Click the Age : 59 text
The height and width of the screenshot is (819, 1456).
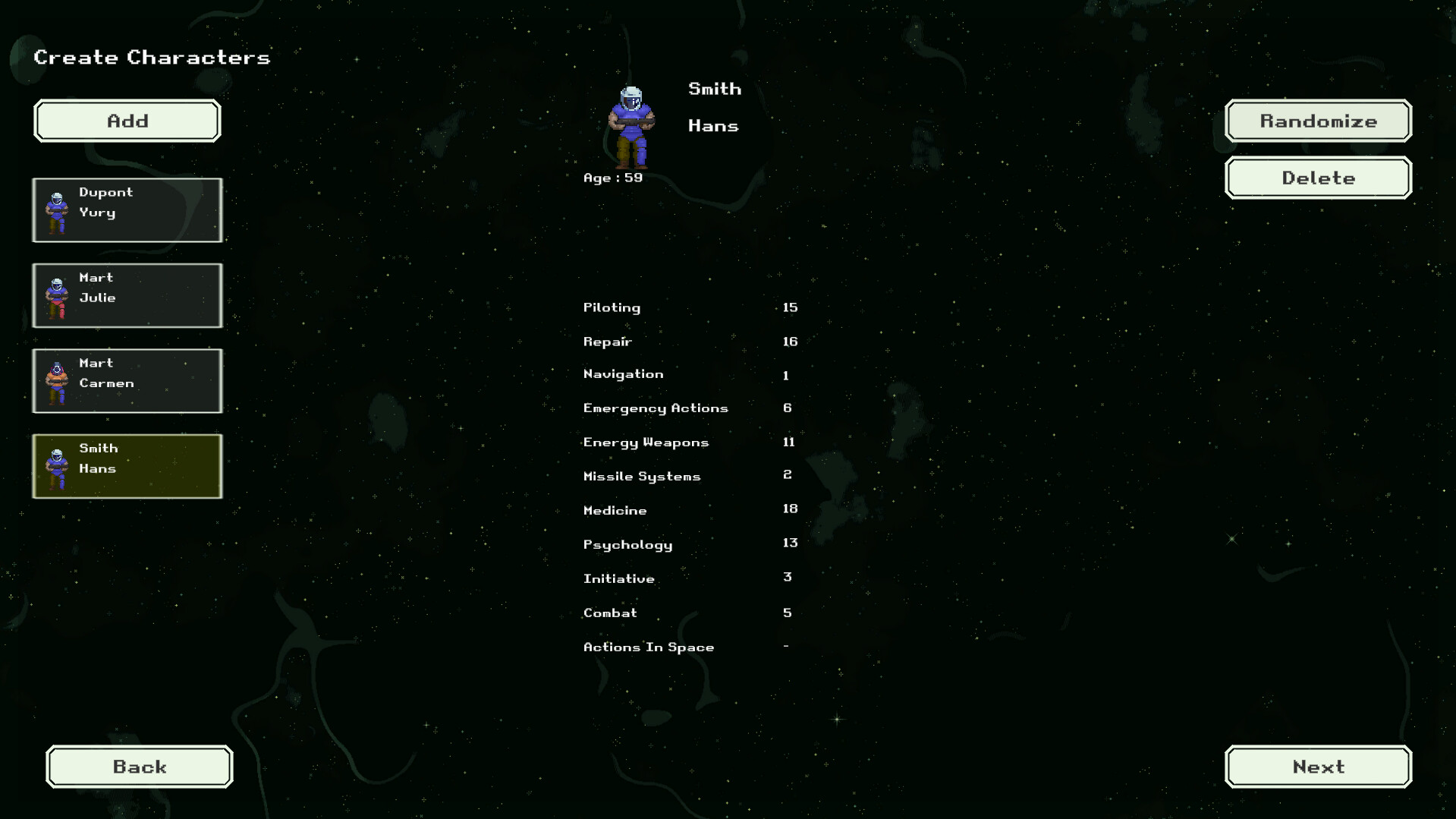pos(612,177)
